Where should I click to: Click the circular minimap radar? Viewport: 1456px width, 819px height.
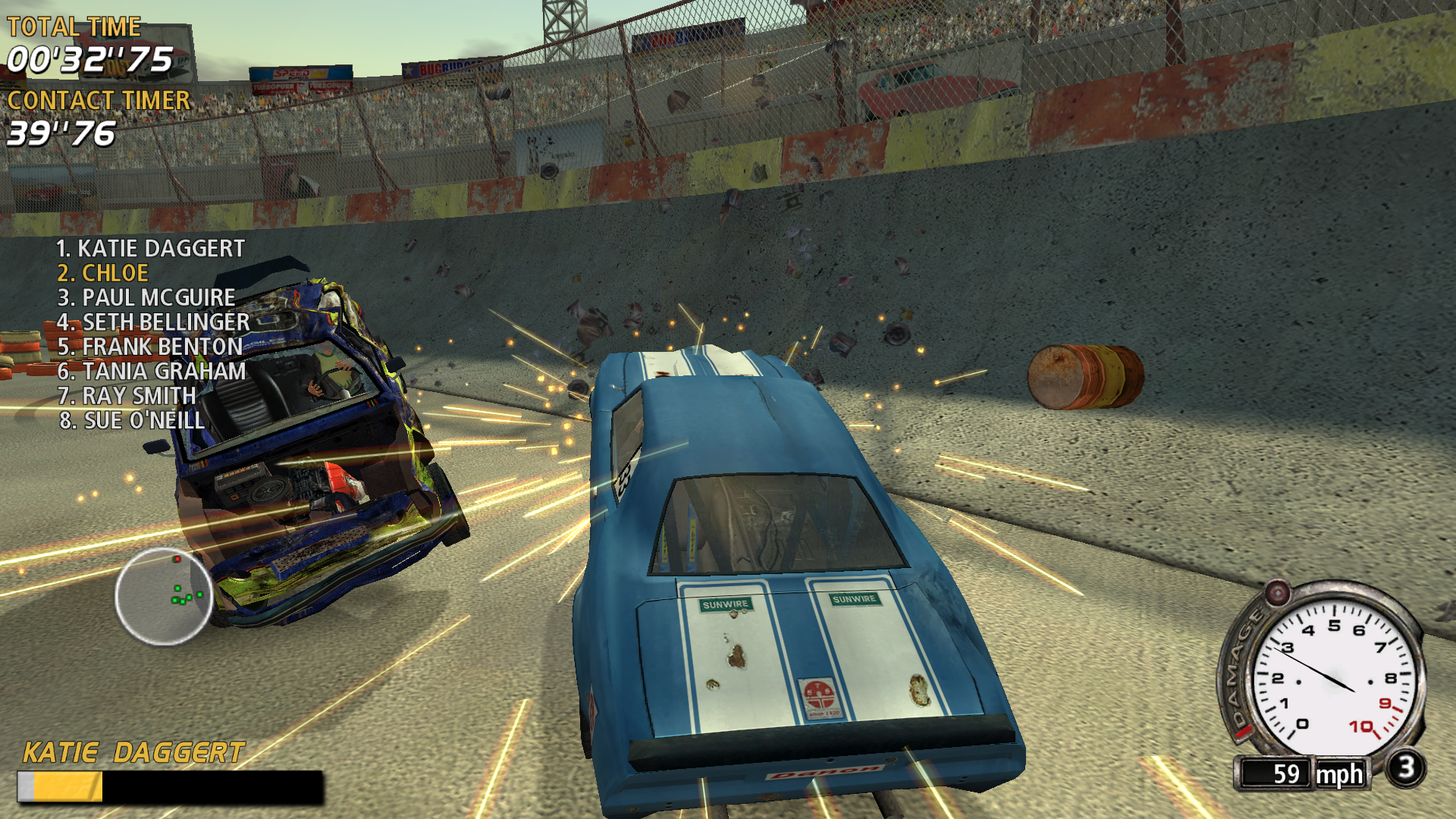pos(164,596)
